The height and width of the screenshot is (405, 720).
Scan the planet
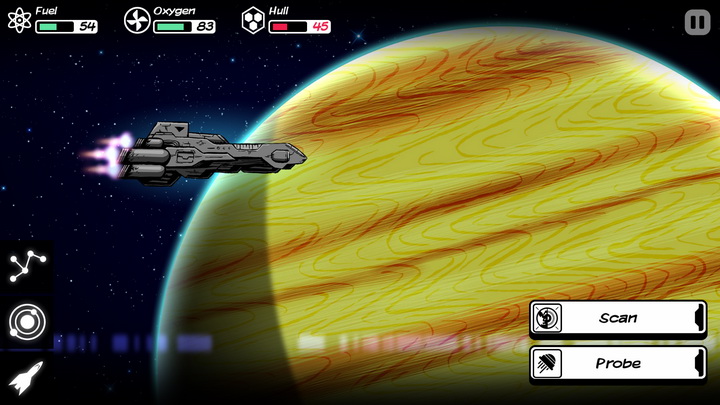(x=618, y=318)
